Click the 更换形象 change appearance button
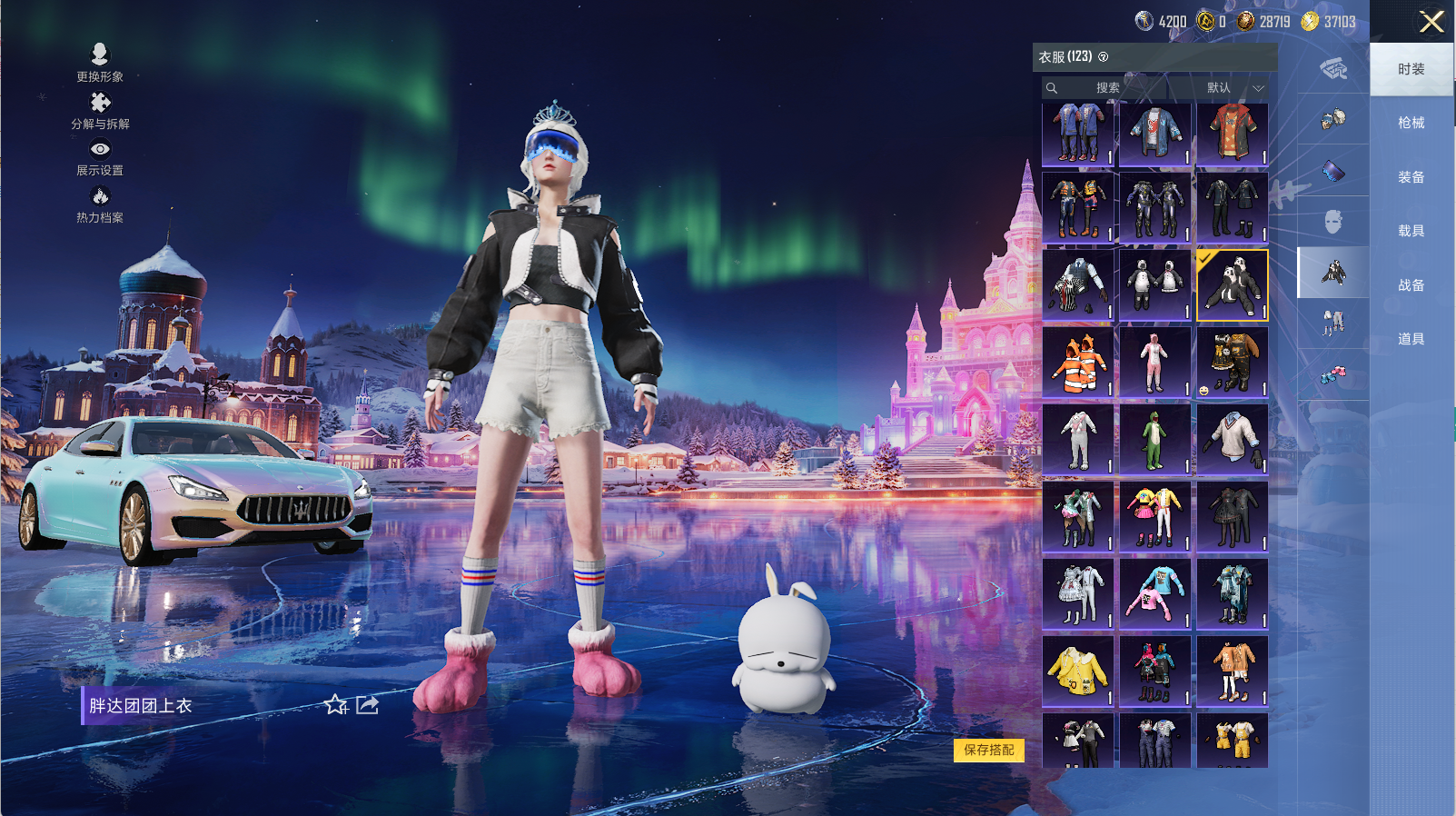This screenshot has height=816, width=1456. click(x=100, y=63)
